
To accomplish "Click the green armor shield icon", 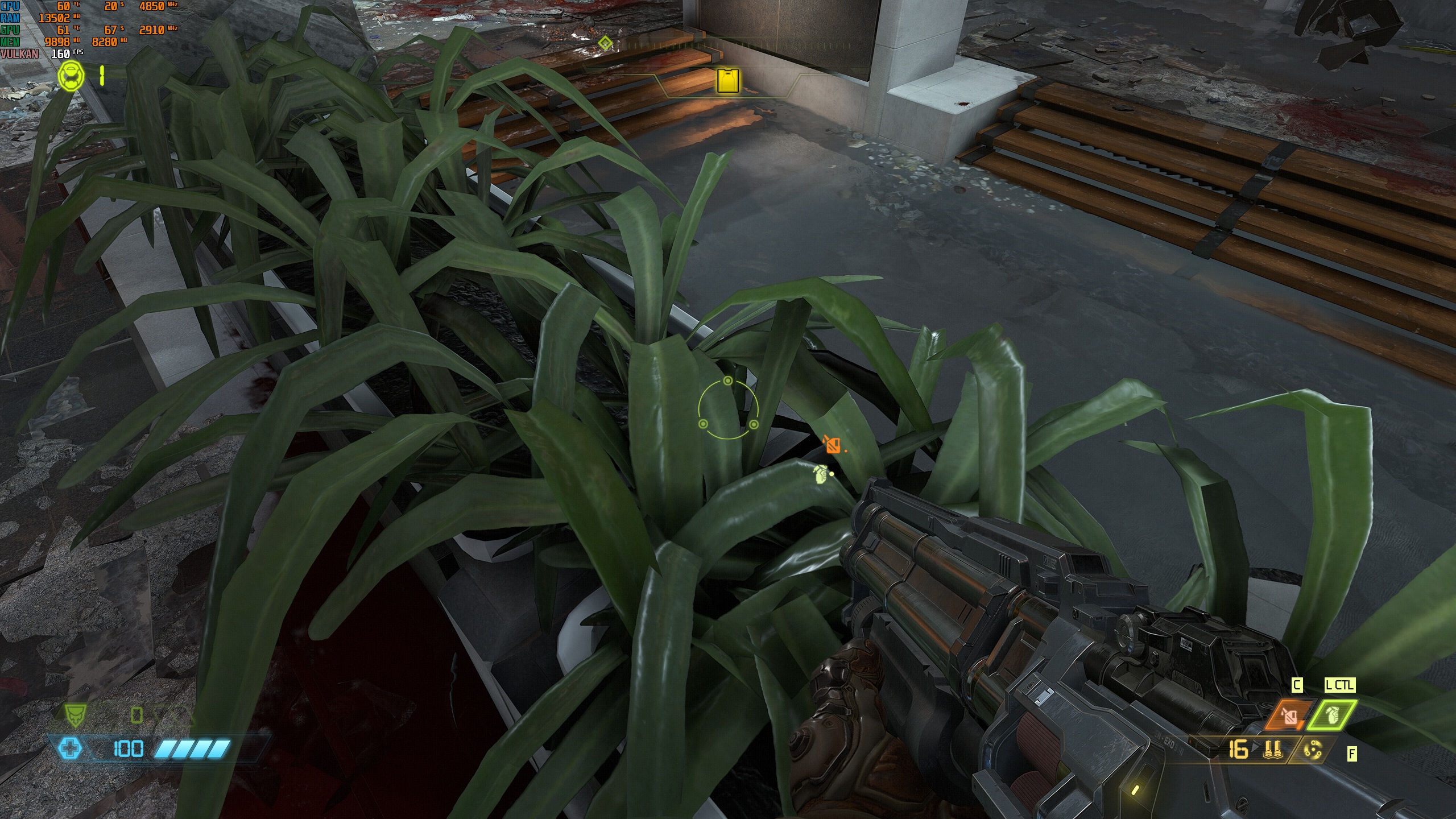I will (x=75, y=715).
